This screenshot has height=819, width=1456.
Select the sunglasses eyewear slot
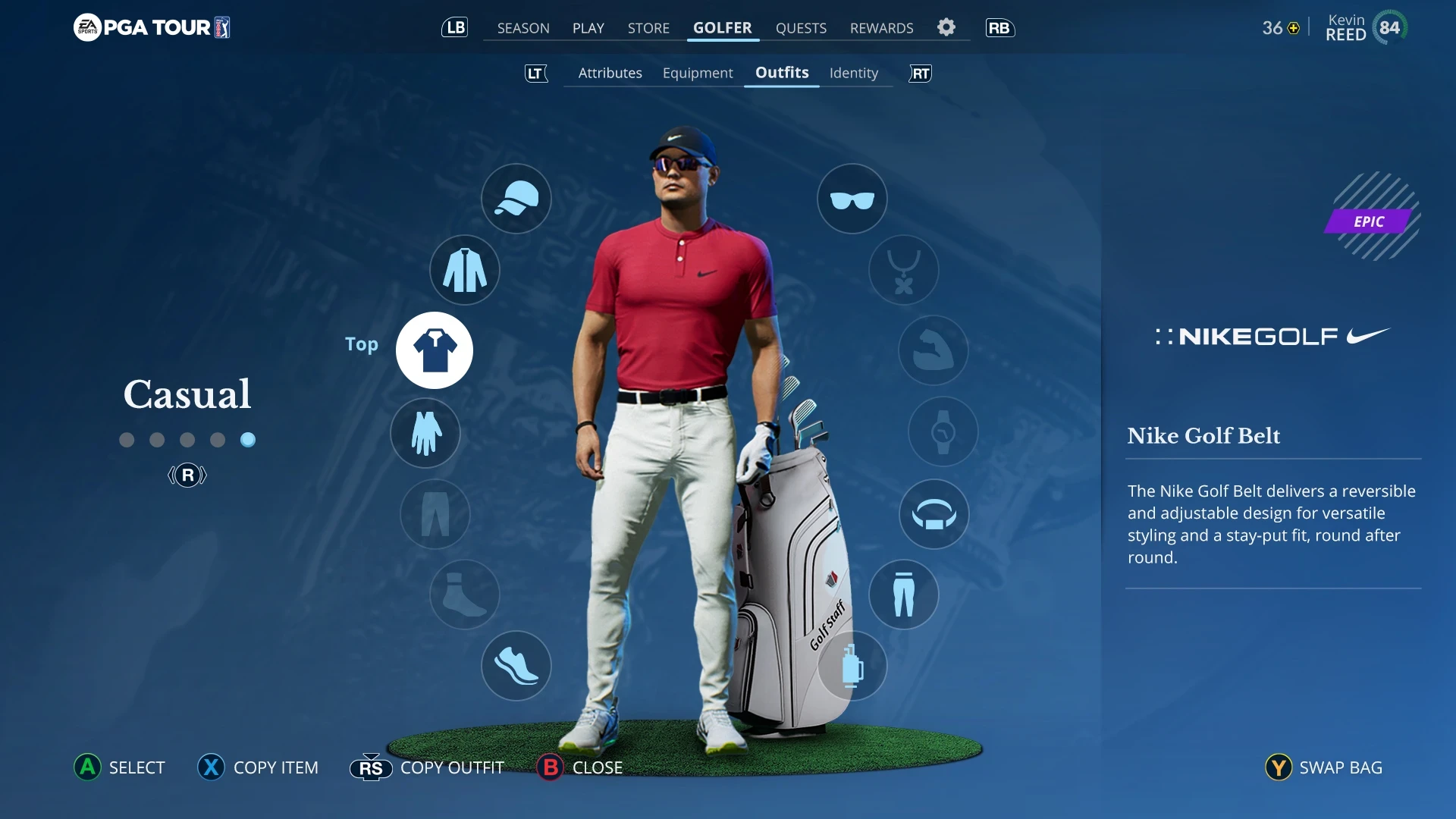[x=852, y=199]
